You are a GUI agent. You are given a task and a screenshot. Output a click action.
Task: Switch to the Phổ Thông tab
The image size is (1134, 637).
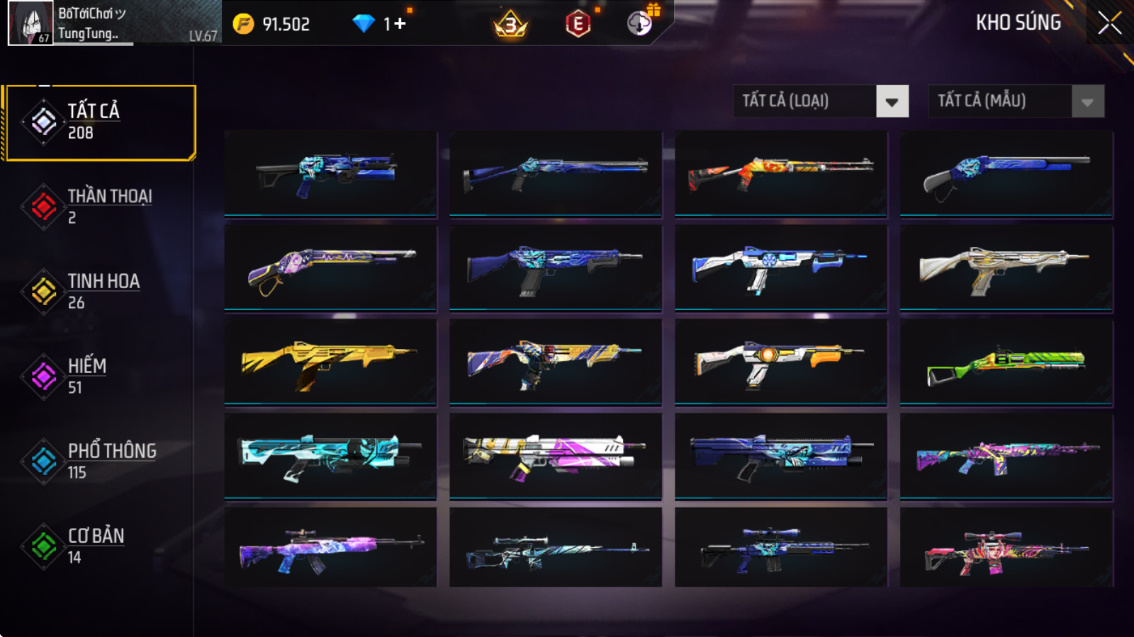[x=99, y=461]
